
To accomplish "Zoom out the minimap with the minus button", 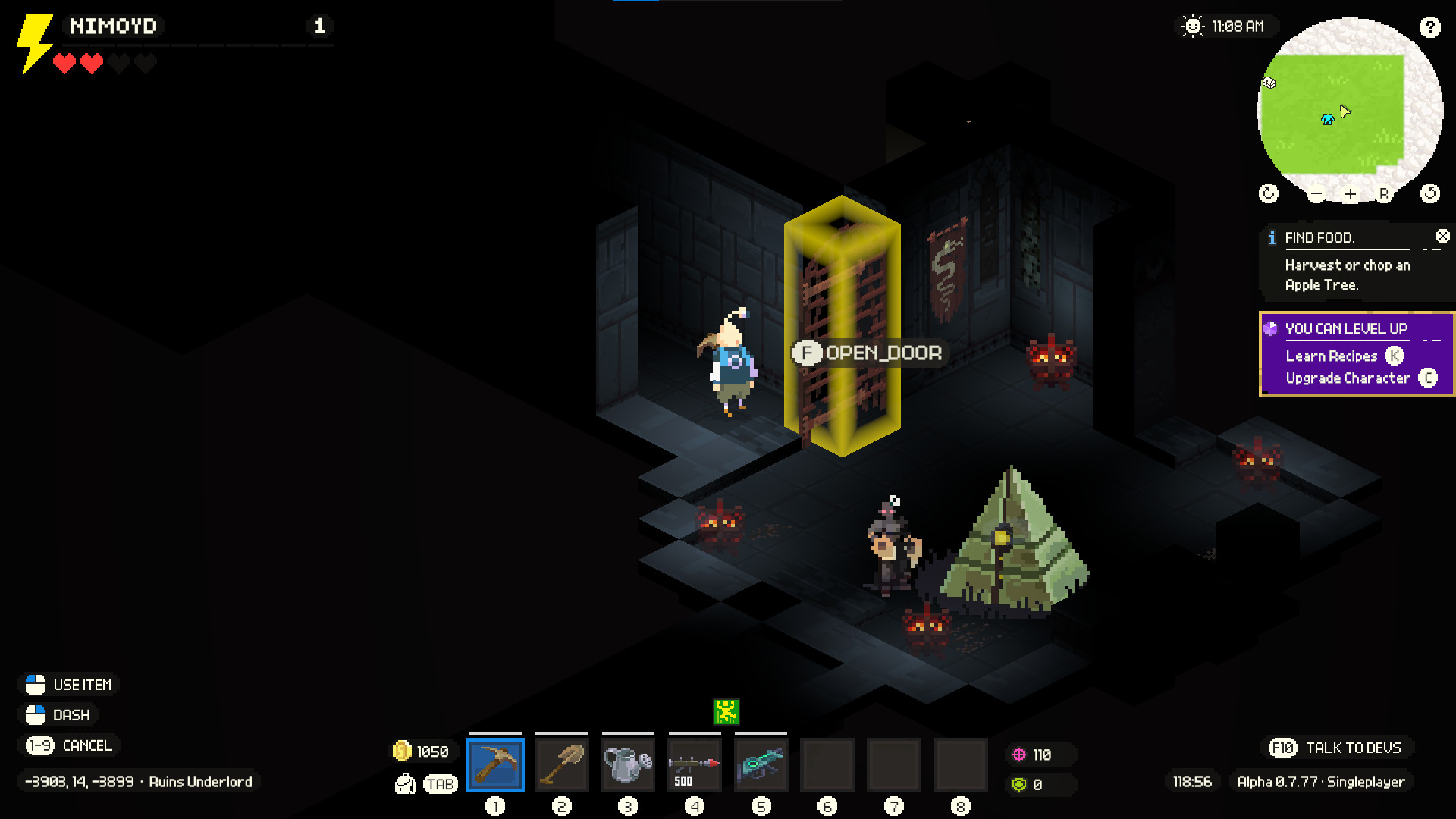I will 1316,194.
